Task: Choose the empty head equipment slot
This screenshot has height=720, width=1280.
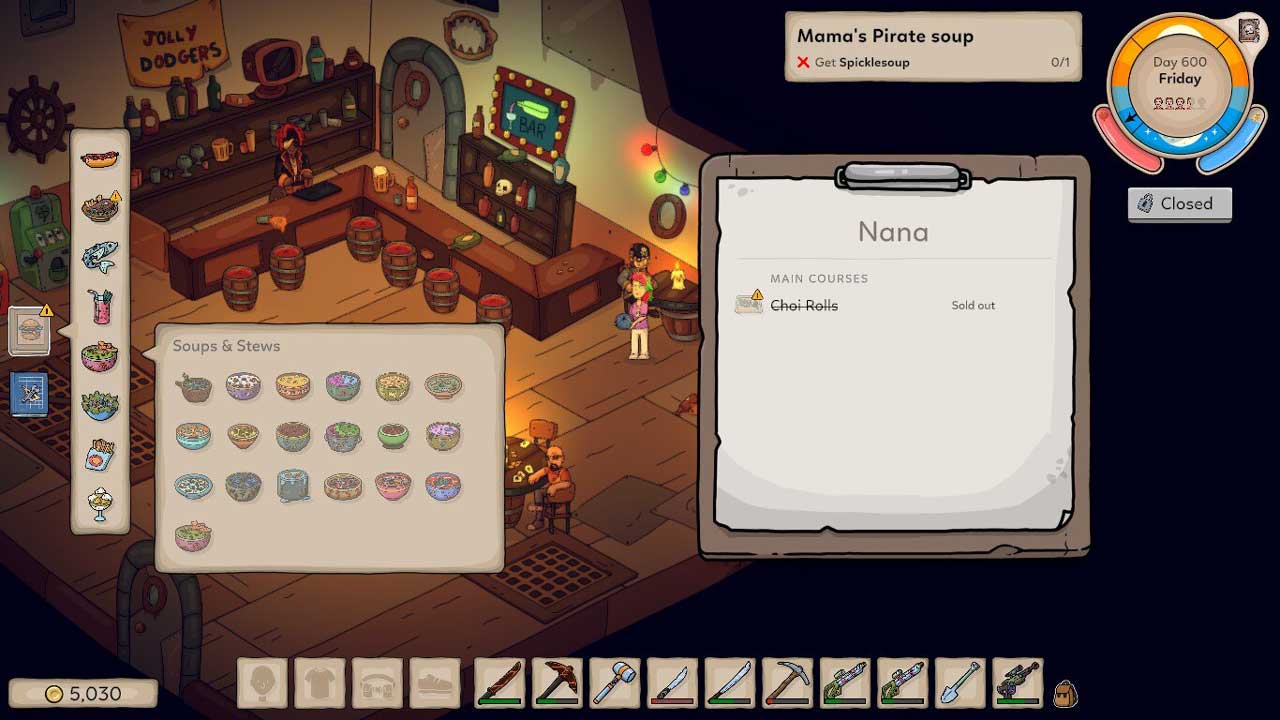Action: 262,684
